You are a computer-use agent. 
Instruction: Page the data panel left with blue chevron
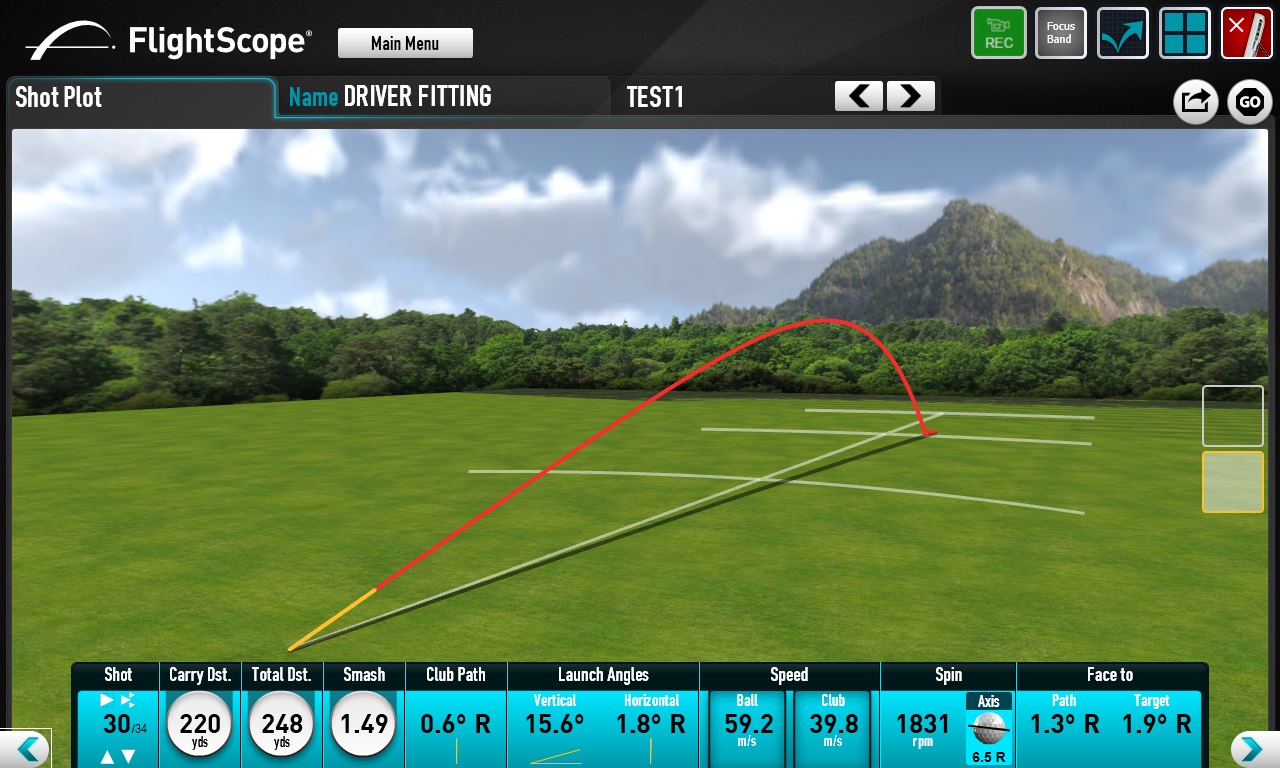coord(28,749)
